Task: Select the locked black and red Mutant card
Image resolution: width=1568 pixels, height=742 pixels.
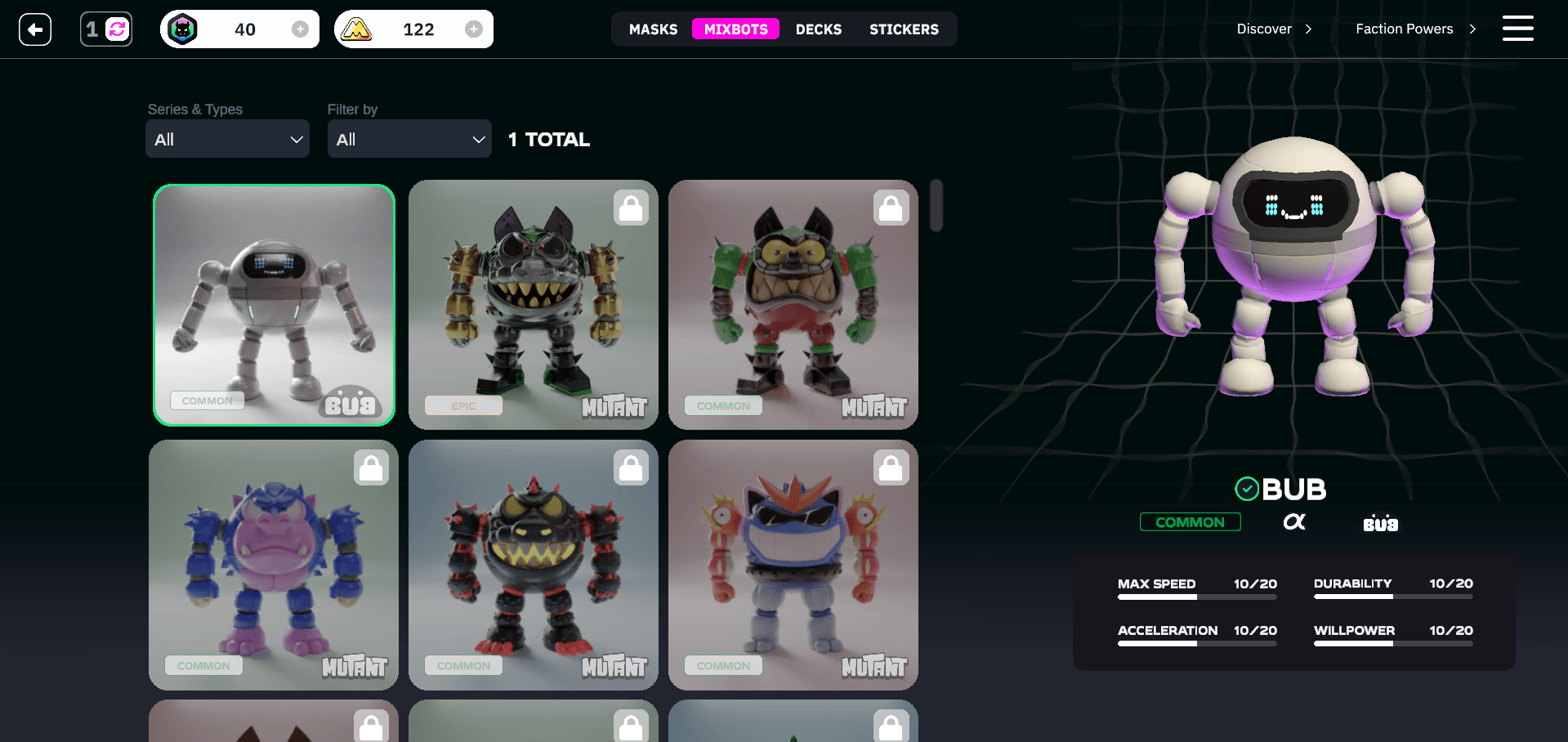Action: pos(533,565)
